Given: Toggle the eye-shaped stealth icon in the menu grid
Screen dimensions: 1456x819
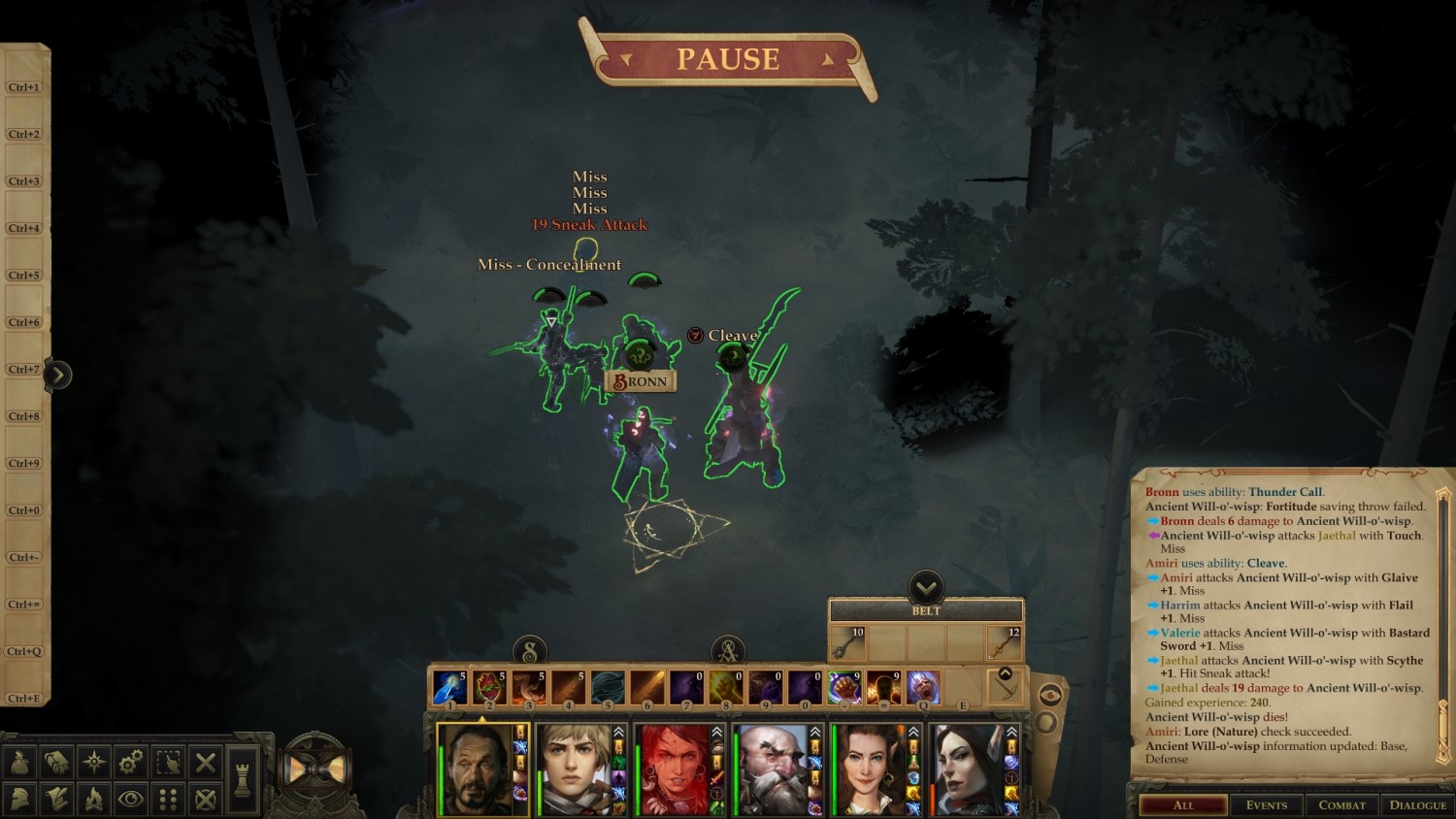Looking at the screenshot, I should (x=131, y=800).
